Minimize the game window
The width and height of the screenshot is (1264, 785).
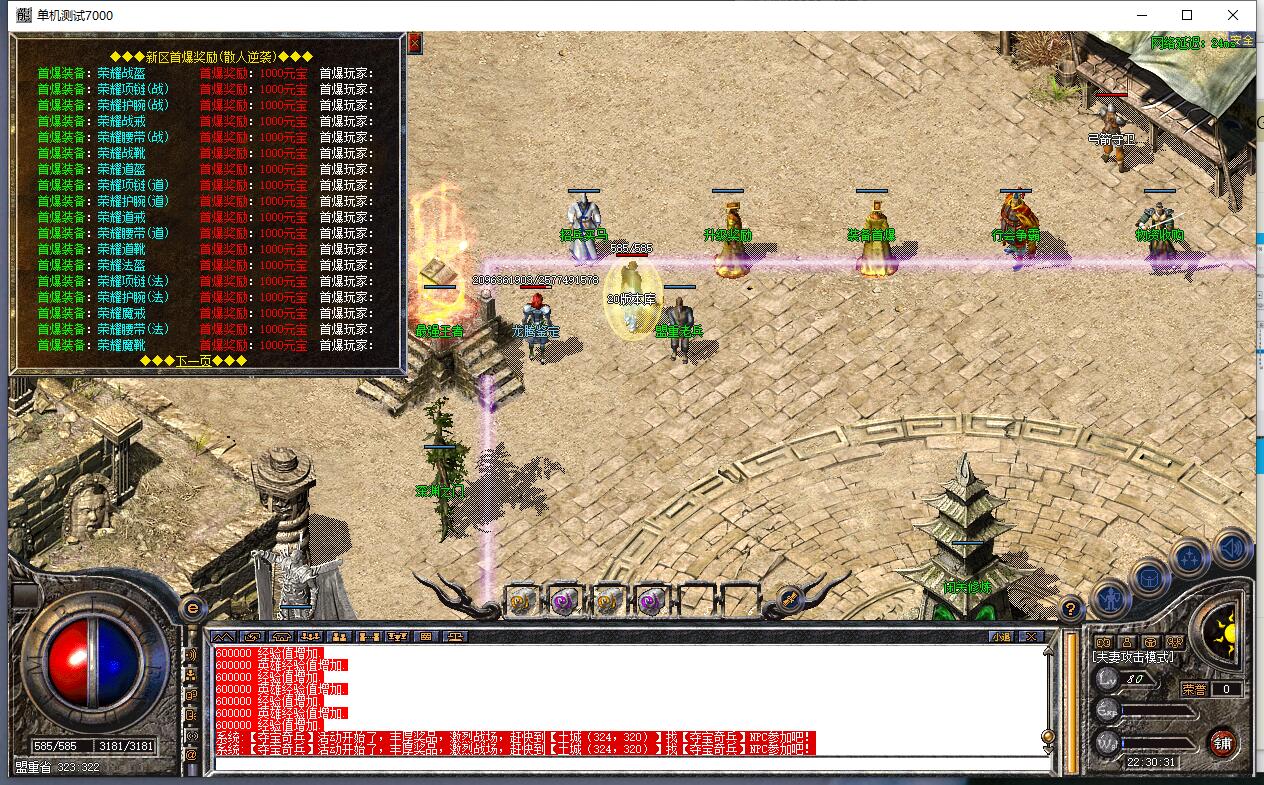(1141, 15)
